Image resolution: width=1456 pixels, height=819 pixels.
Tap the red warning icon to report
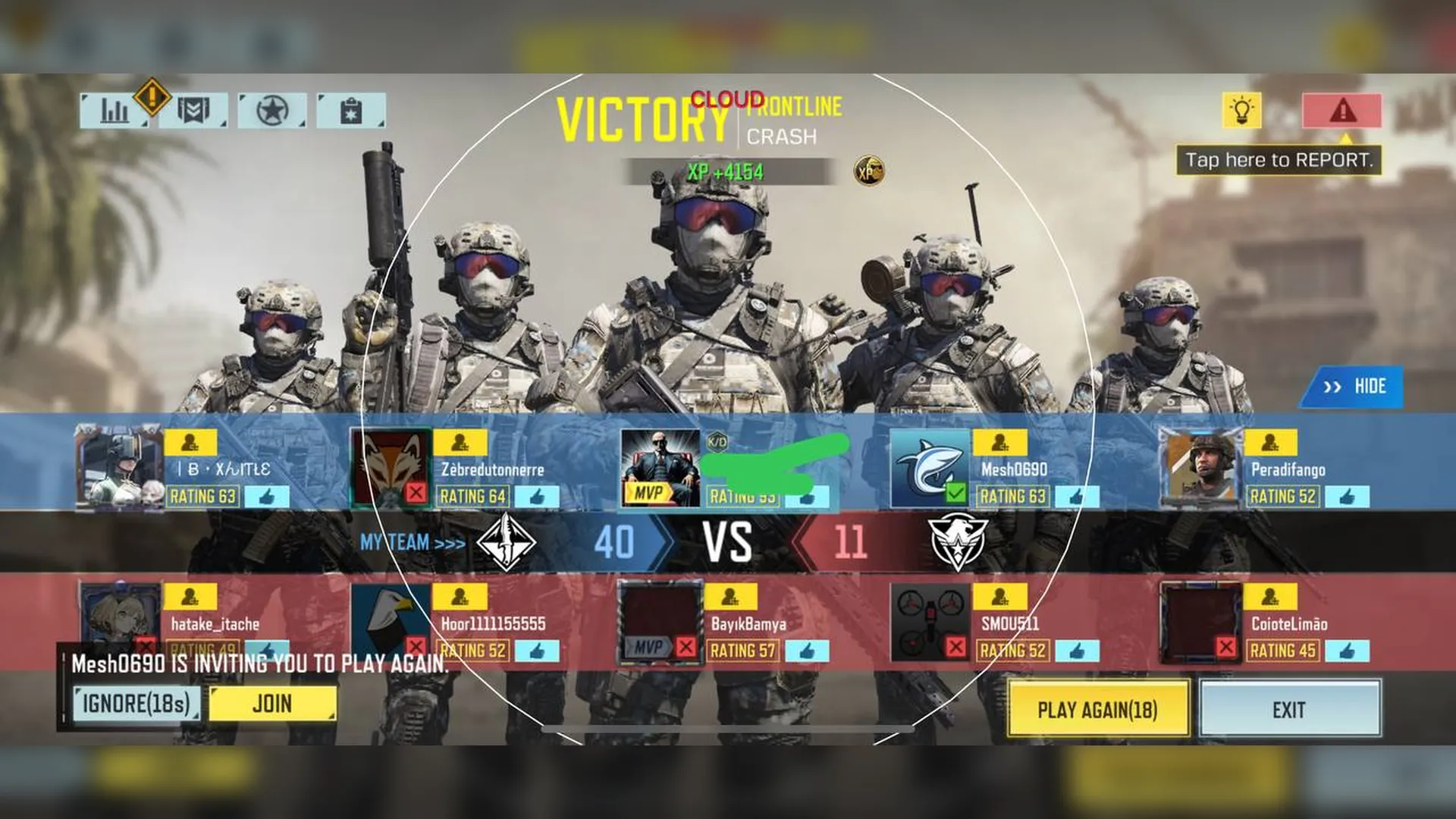[1342, 109]
